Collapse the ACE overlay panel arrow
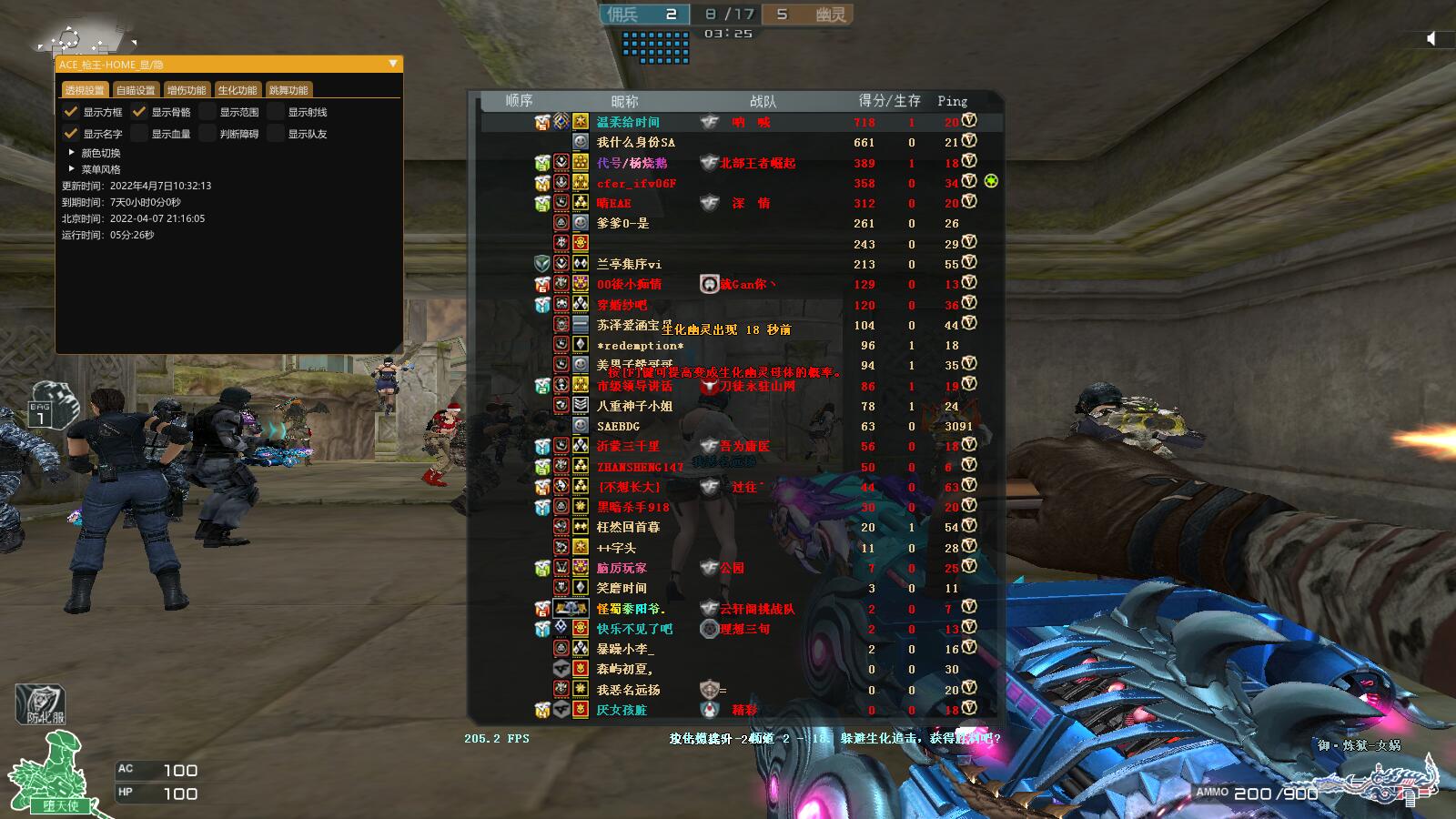Screen dimensions: 1456x819 pyautogui.click(x=393, y=64)
